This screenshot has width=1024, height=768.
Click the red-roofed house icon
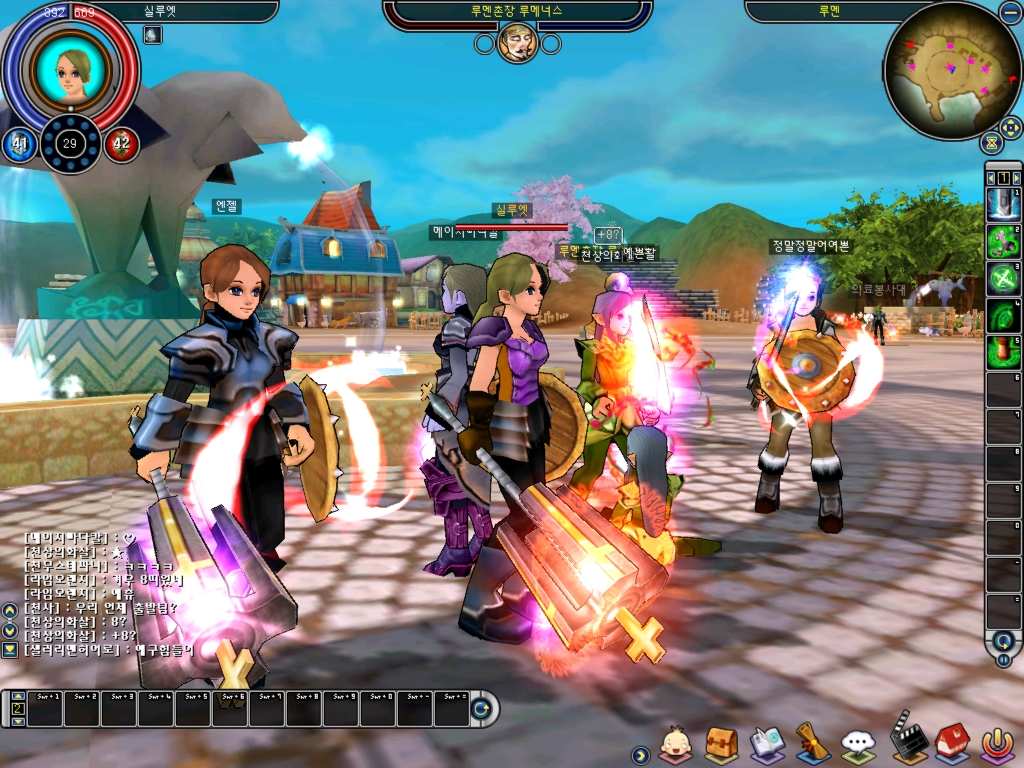click(x=952, y=742)
